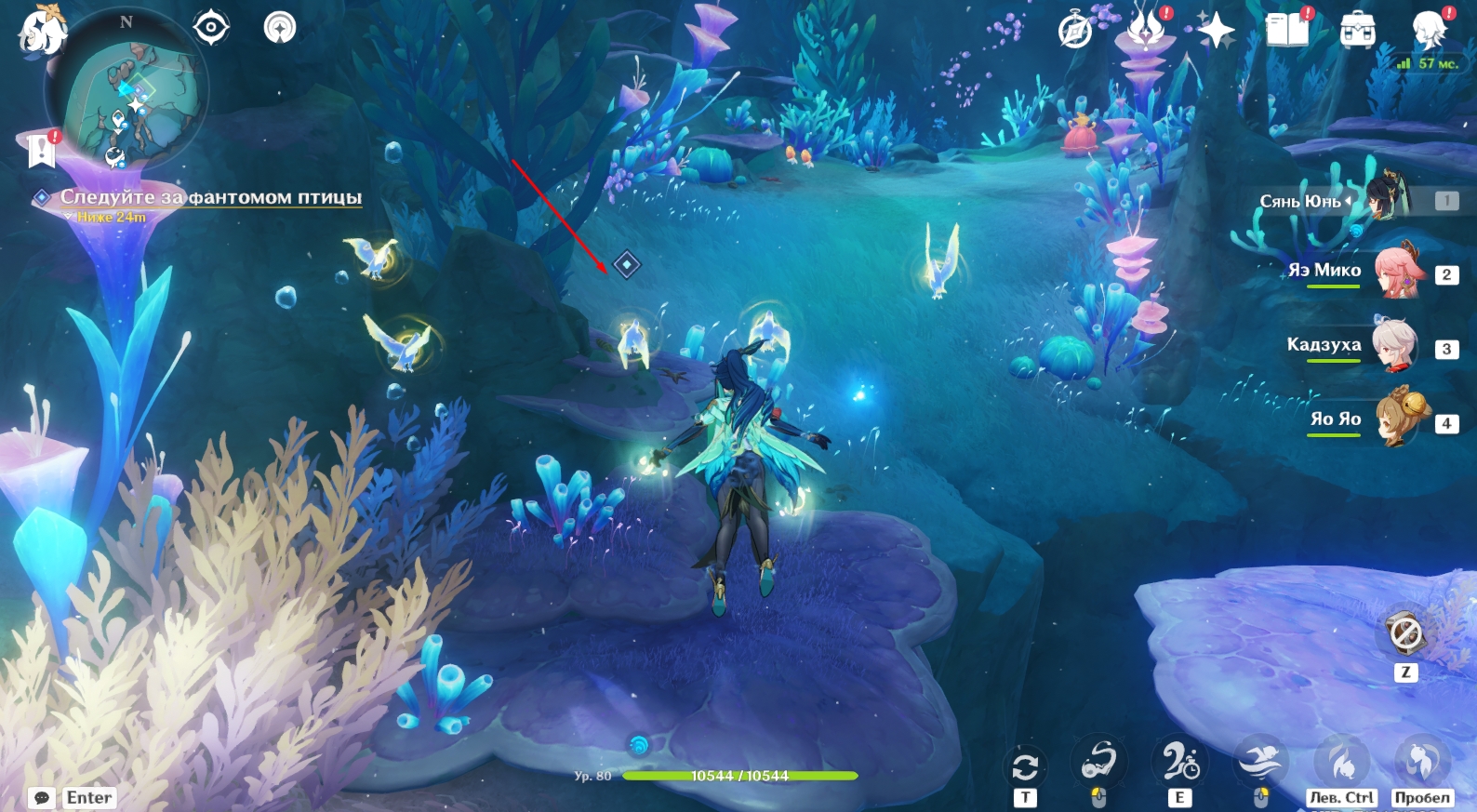Open the character head icon in the top bar
The height and width of the screenshot is (812, 1477).
(x=1428, y=32)
